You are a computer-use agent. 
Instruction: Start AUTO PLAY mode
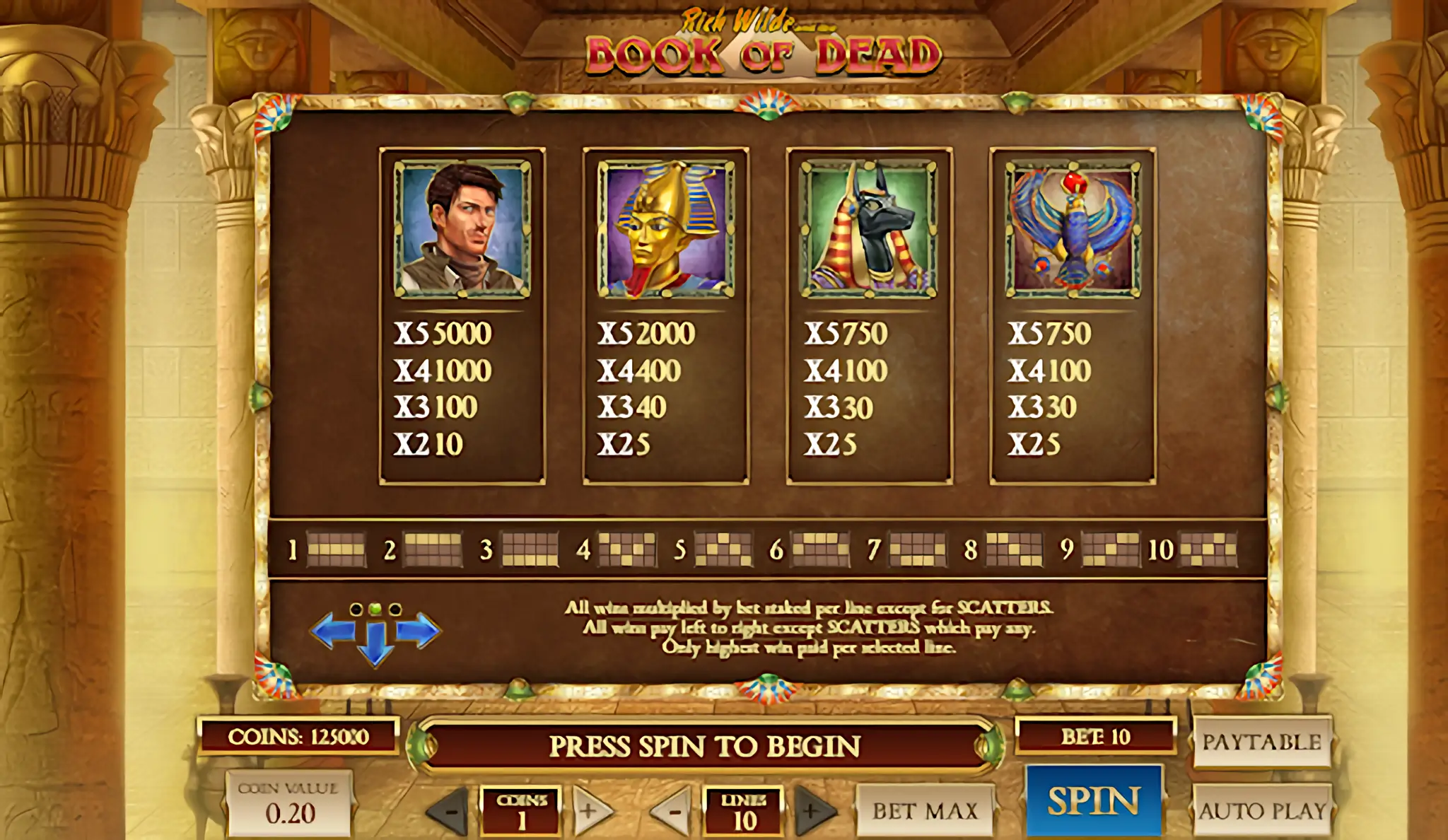(1261, 810)
